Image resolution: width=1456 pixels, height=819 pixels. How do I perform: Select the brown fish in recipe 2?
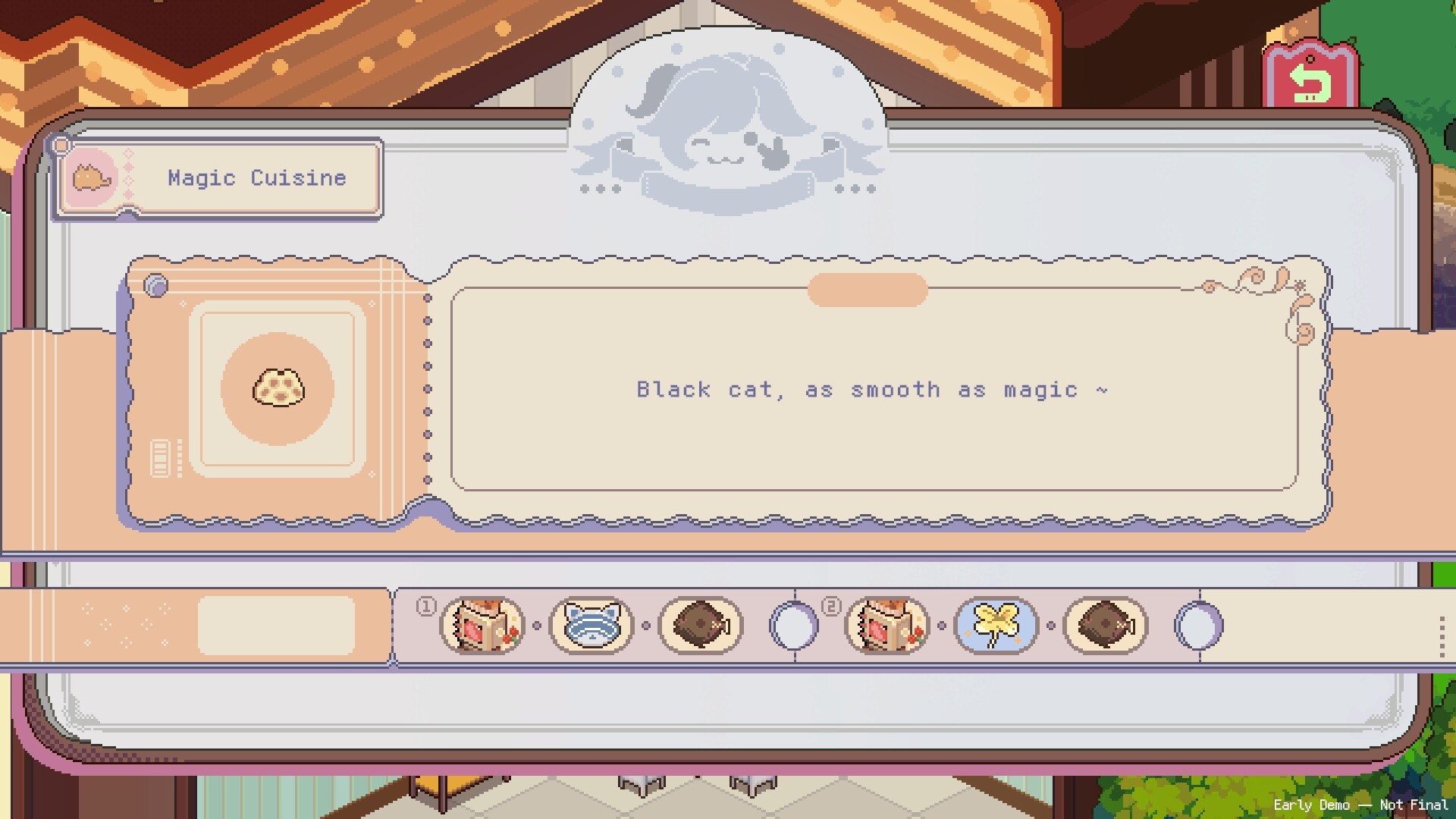point(1106,626)
